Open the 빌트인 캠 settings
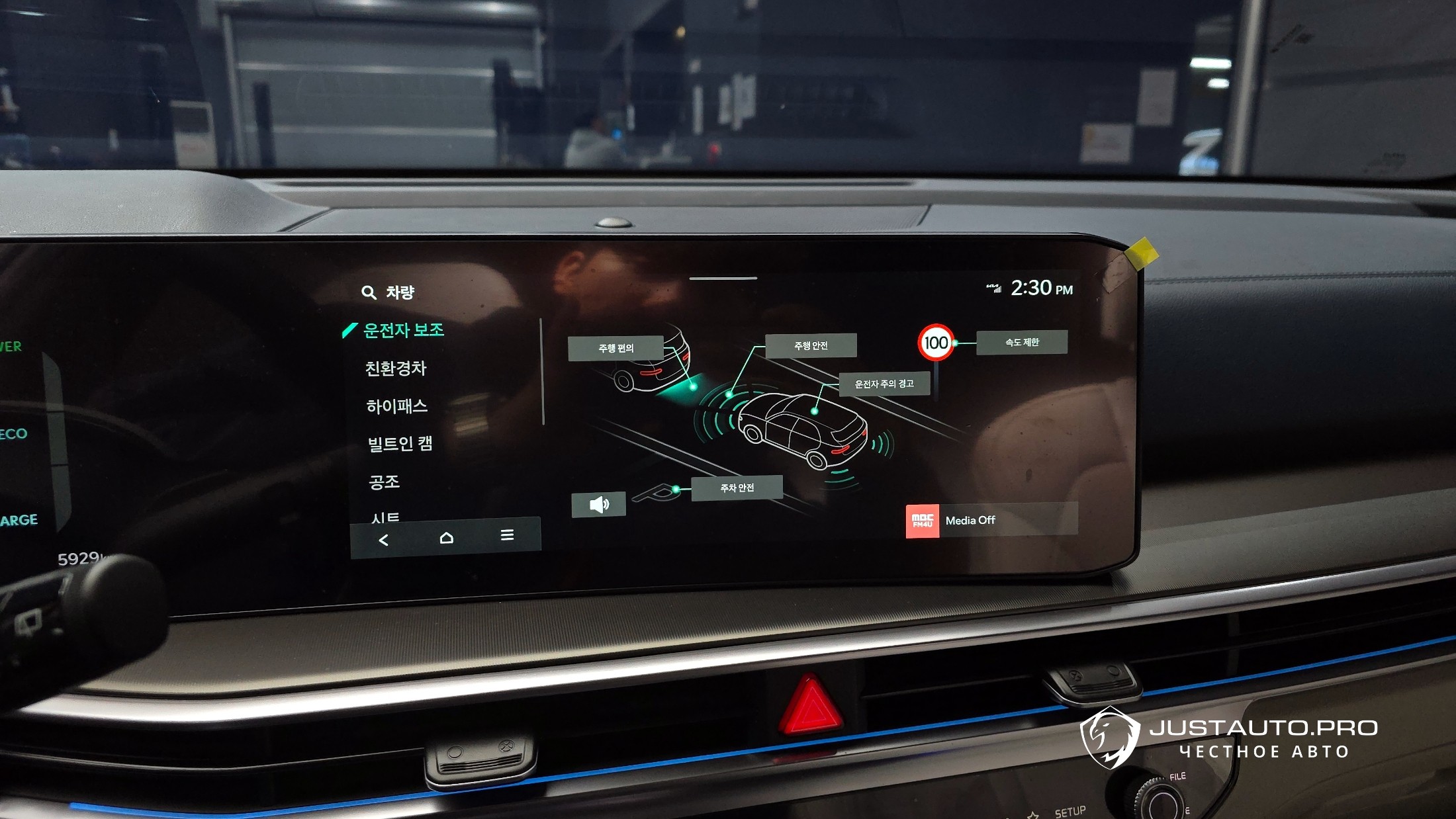This screenshot has height=819, width=1456. click(x=400, y=444)
